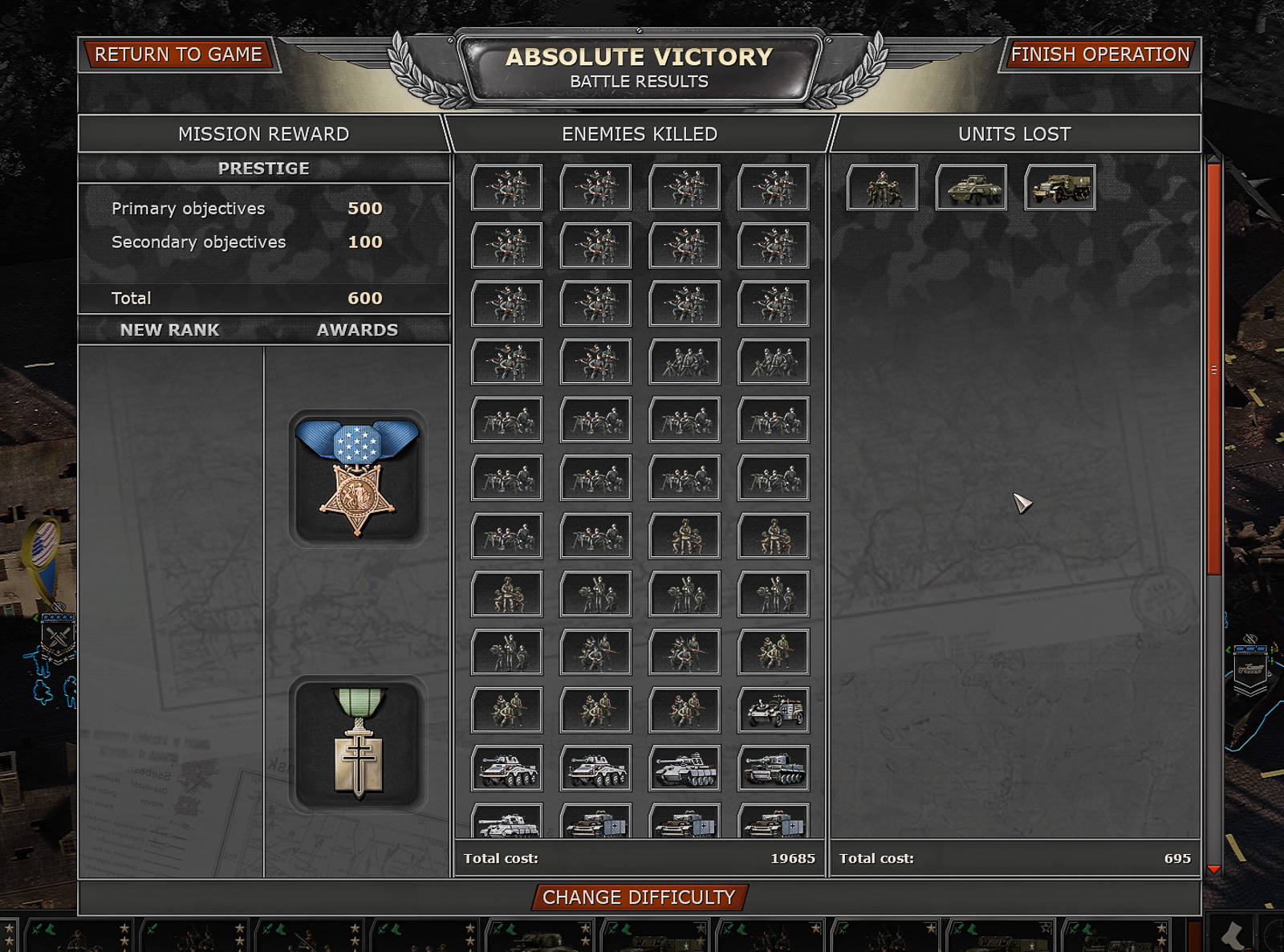Select the Panther tank kill icon
This screenshot has width=1284, height=952.
(x=685, y=767)
